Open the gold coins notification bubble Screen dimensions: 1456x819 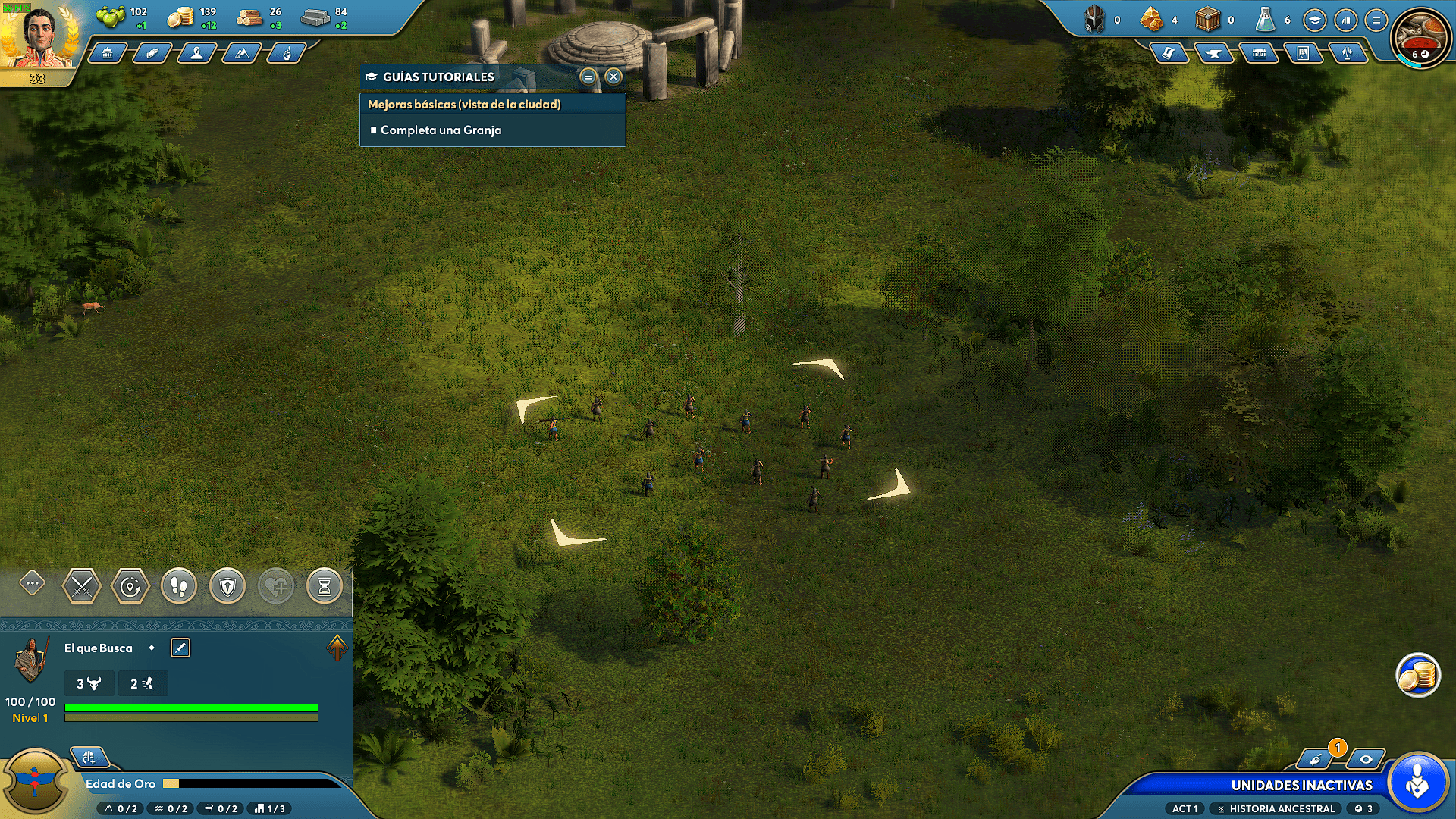1417,674
